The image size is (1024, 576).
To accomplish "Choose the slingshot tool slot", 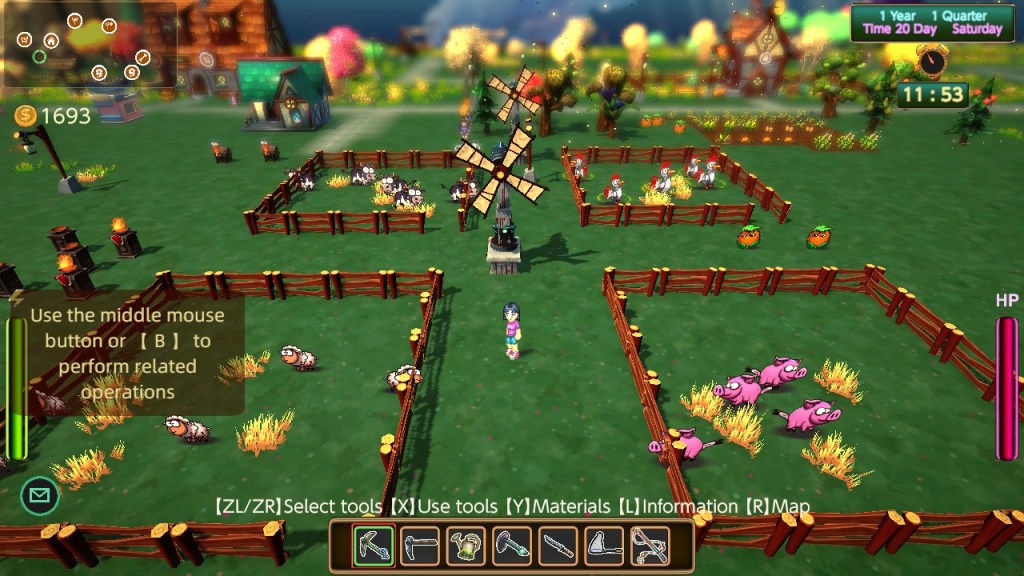I will [650, 546].
